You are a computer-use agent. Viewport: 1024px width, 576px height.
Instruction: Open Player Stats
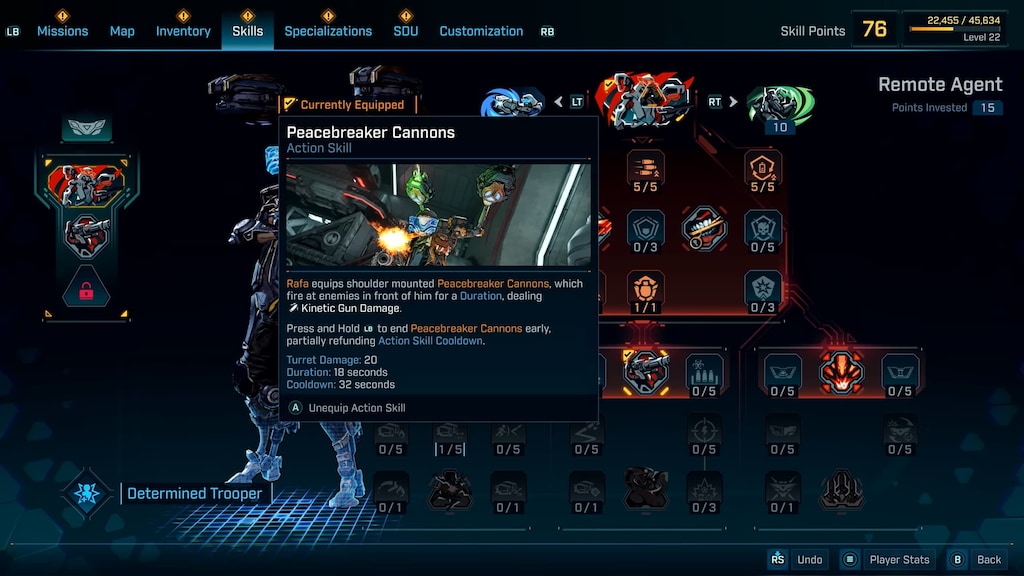pyautogui.click(x=889, y=559)
